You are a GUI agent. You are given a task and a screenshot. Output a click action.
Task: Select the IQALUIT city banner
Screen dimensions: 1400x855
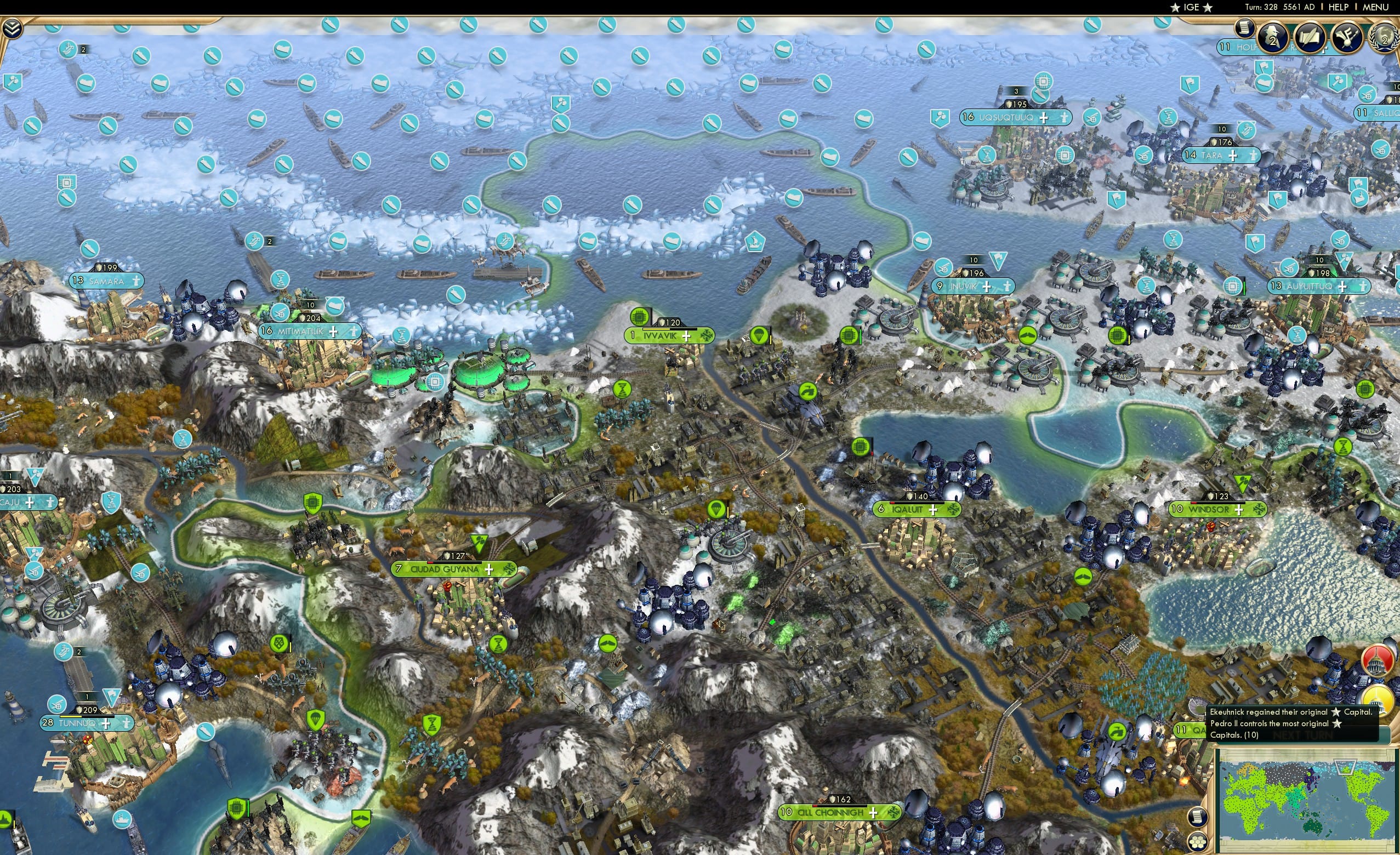click(906, 510)
